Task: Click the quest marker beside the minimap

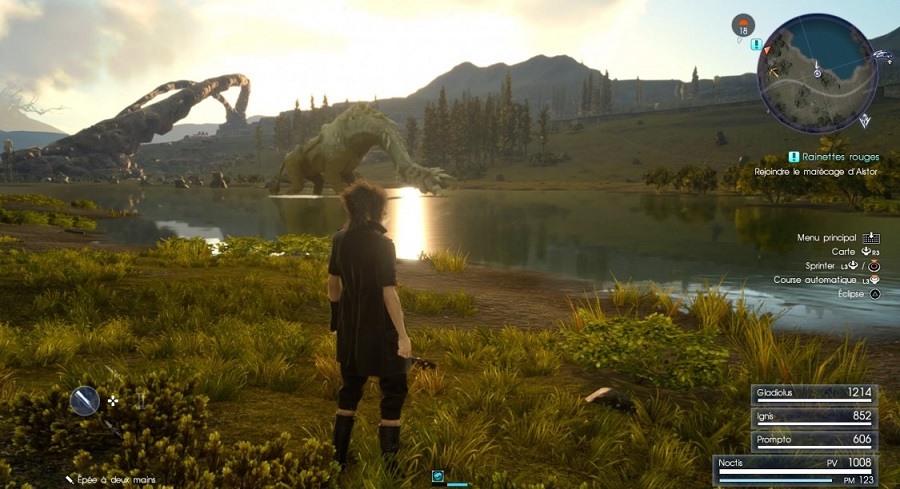Action: (x=757, y=44)
